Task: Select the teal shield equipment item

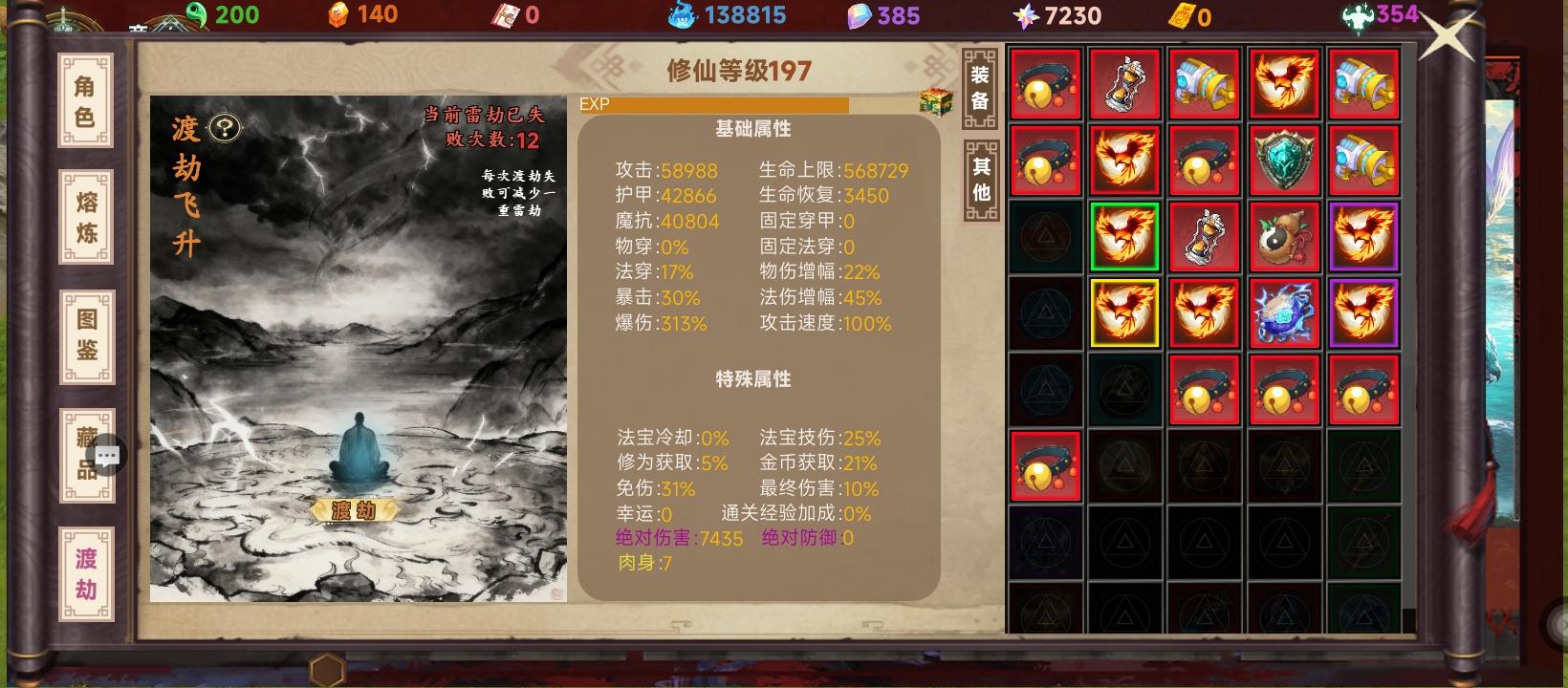Action: click(x=1285, y=159)
